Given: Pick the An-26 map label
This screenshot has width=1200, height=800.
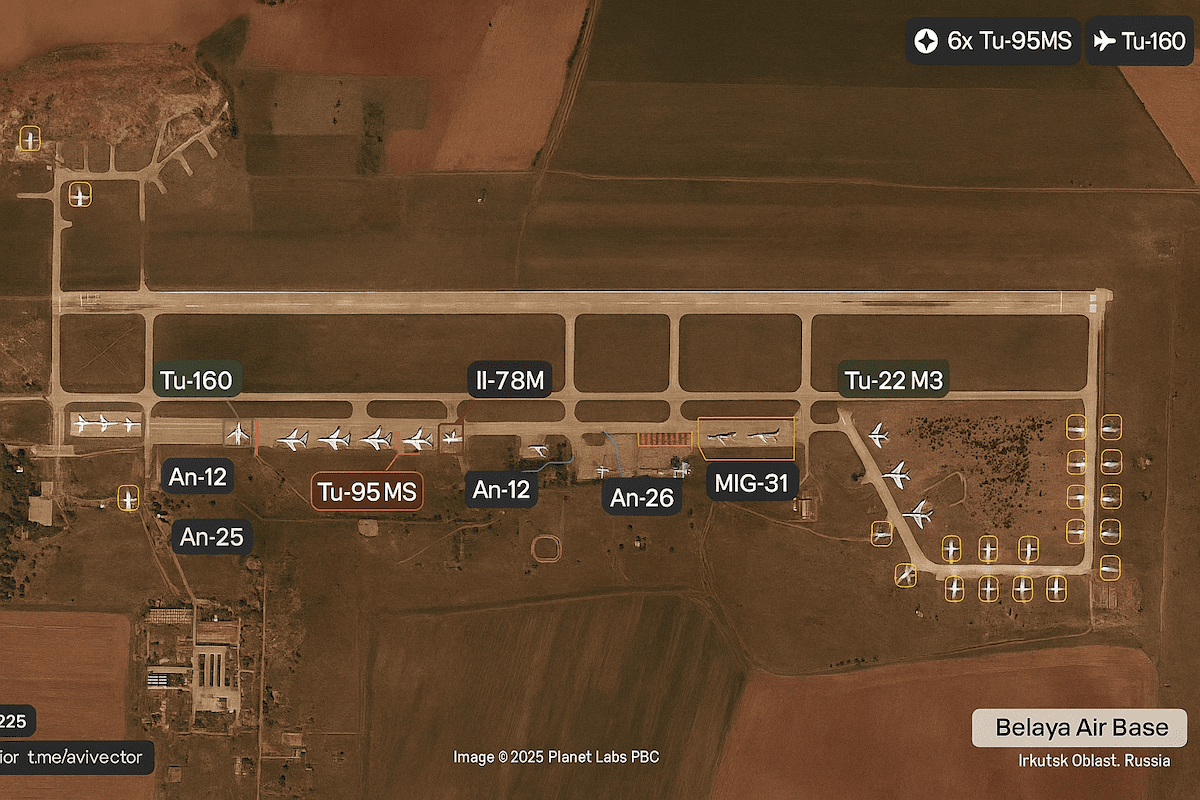Looking at the screenshot, I should coord(642,497).
